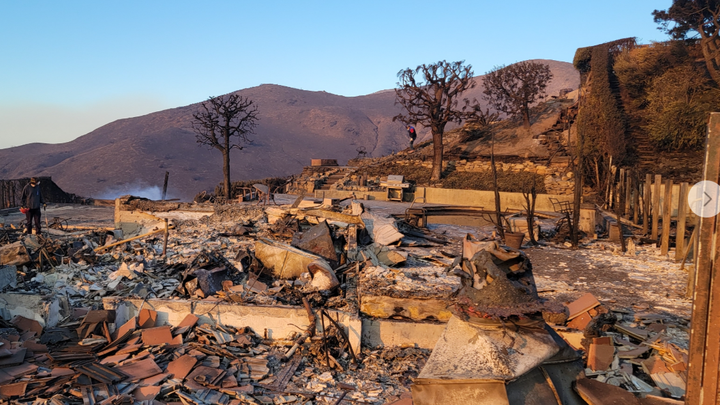This screenshot has height=405, width=720.
Task: Go to the next image with the arrow
Action: [x=705, y=199]
